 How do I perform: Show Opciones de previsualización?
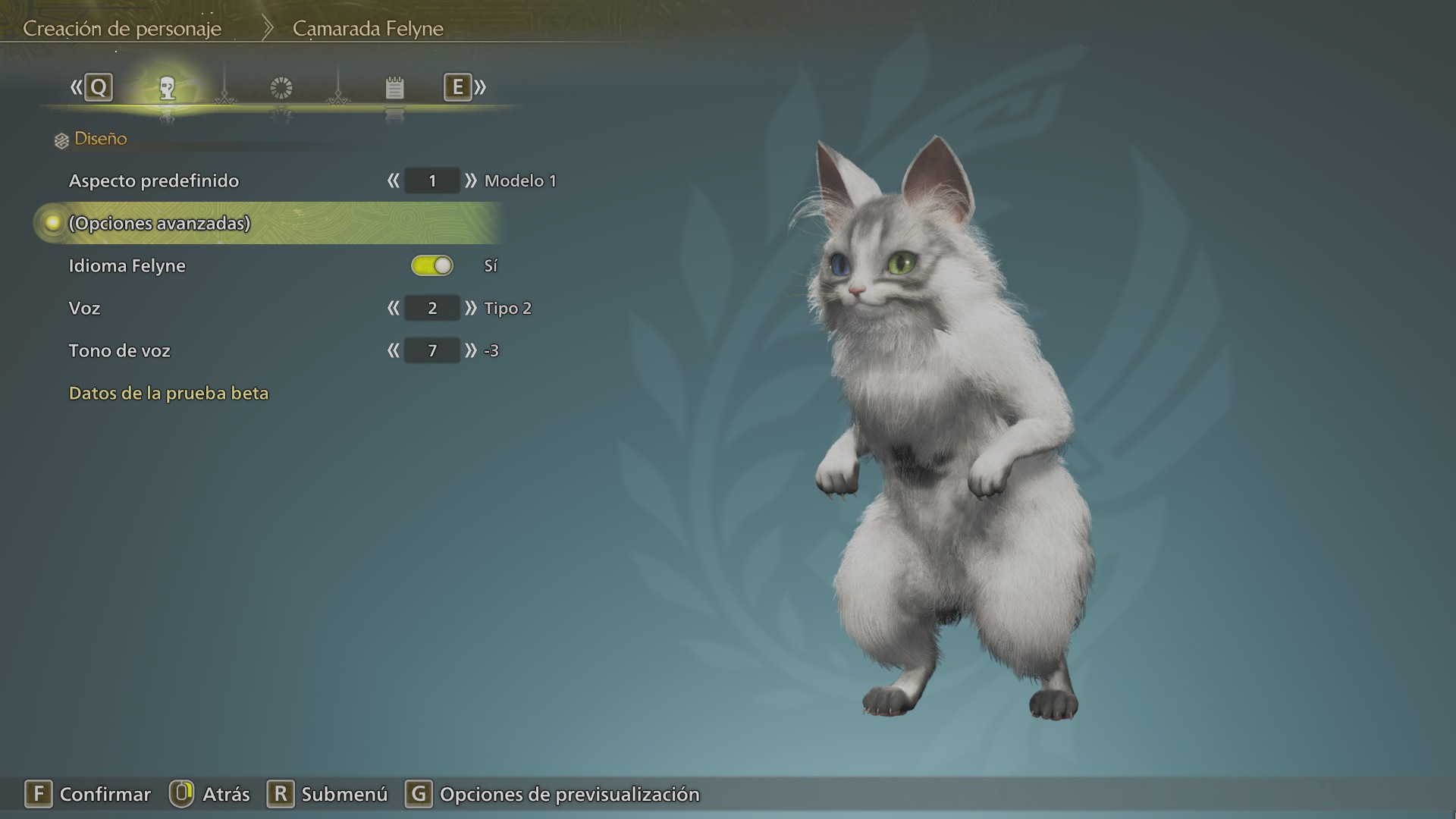tap(552, 794)
